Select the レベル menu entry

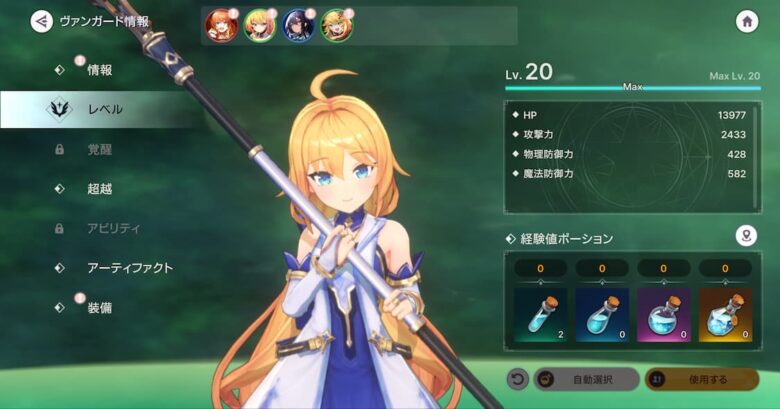pyautogui.click(x=104, y=109)
